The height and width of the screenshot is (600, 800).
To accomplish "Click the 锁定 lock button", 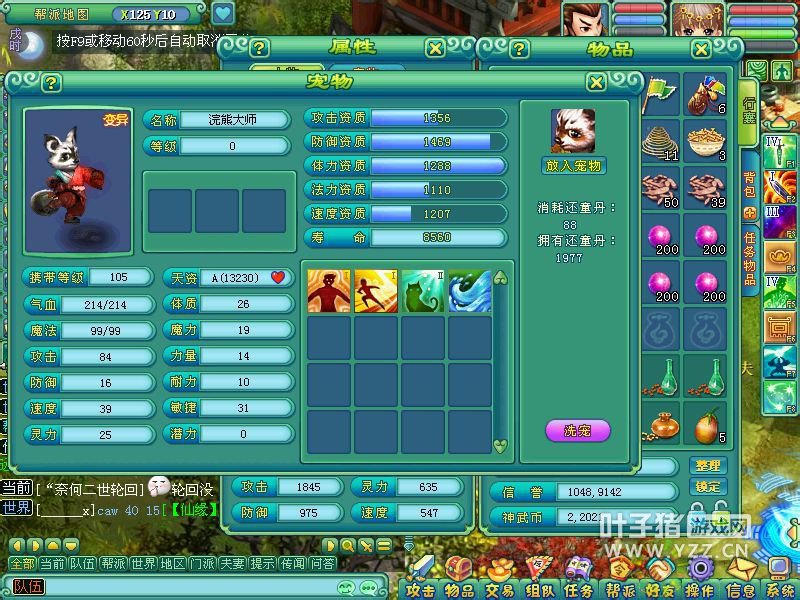I will [x=707, y=486].
